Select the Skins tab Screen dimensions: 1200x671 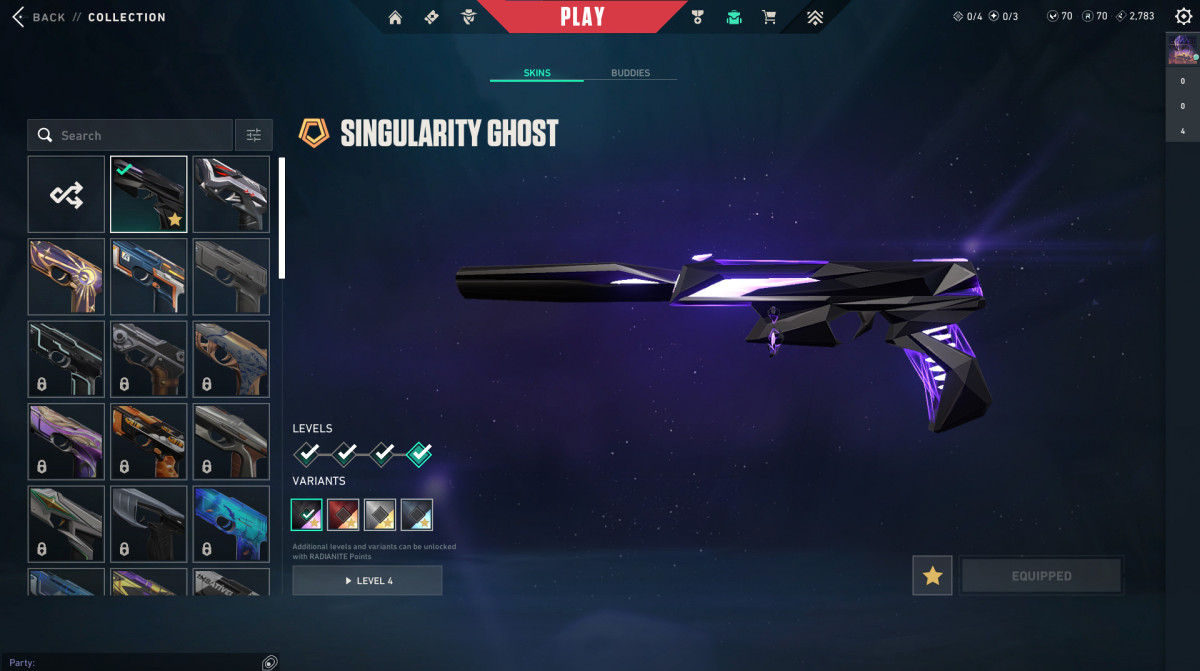click(x=537, y=73)
